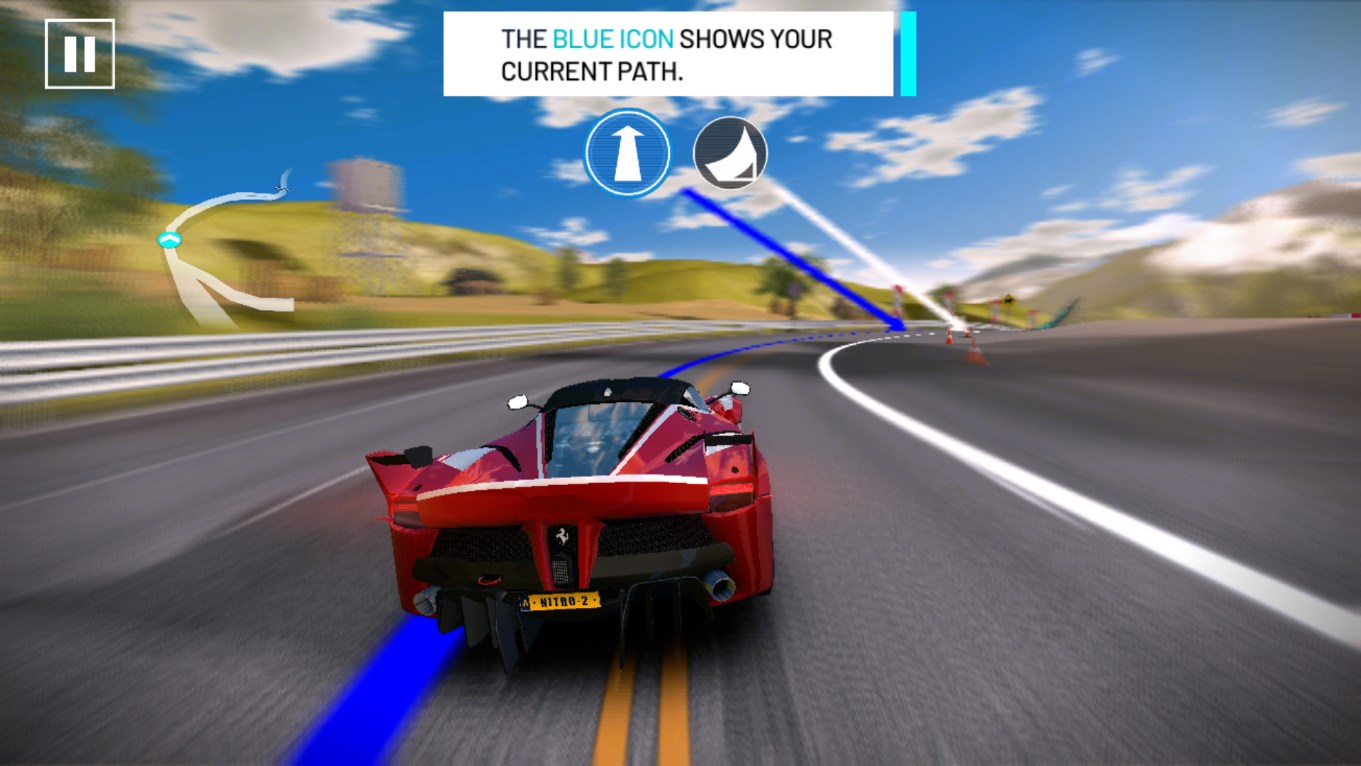Select the blue straight-arrow path icon
The image size is (1361, 766).
(627, 153)
